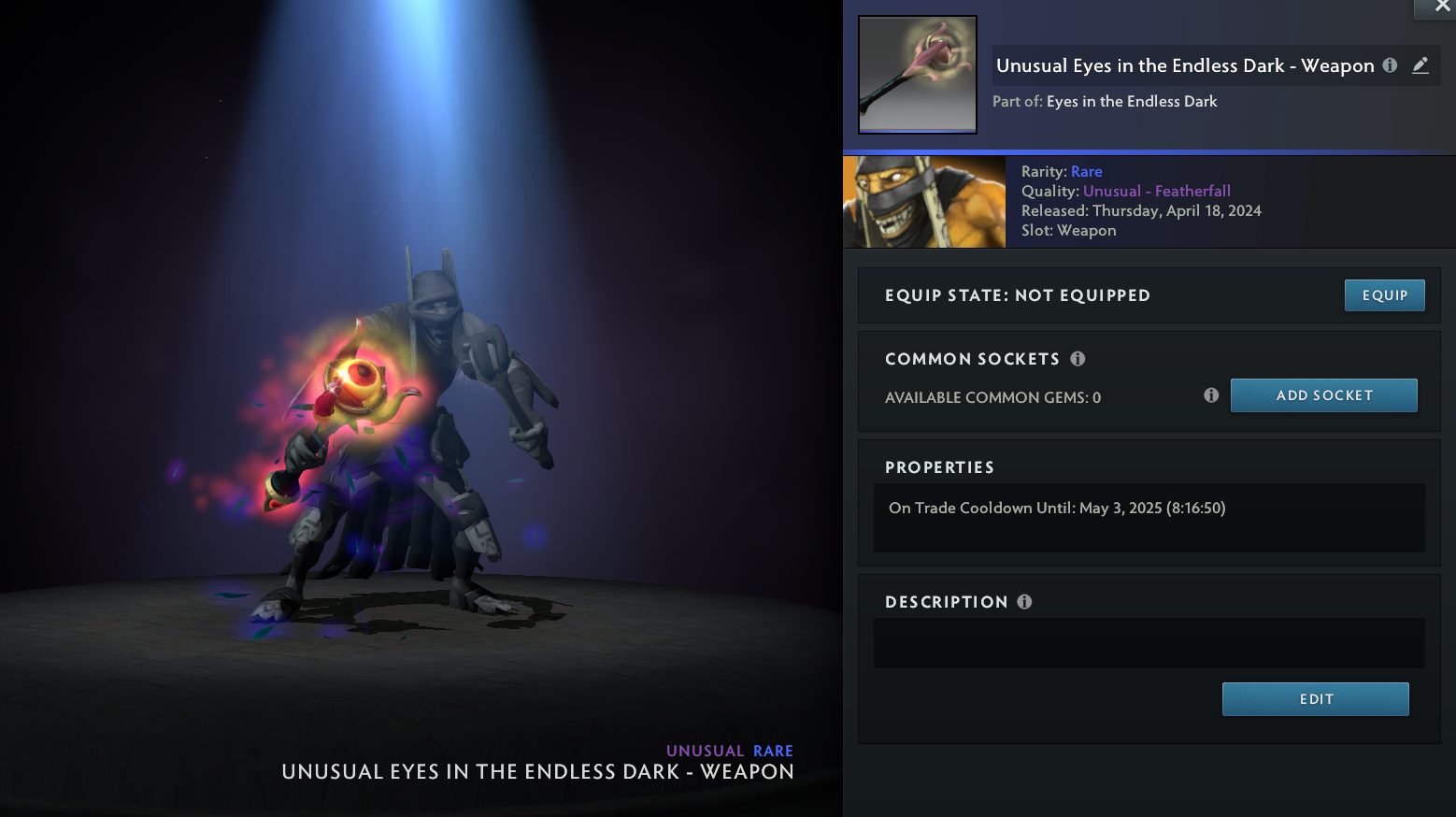Click the Edit description button

[1315, 699]
